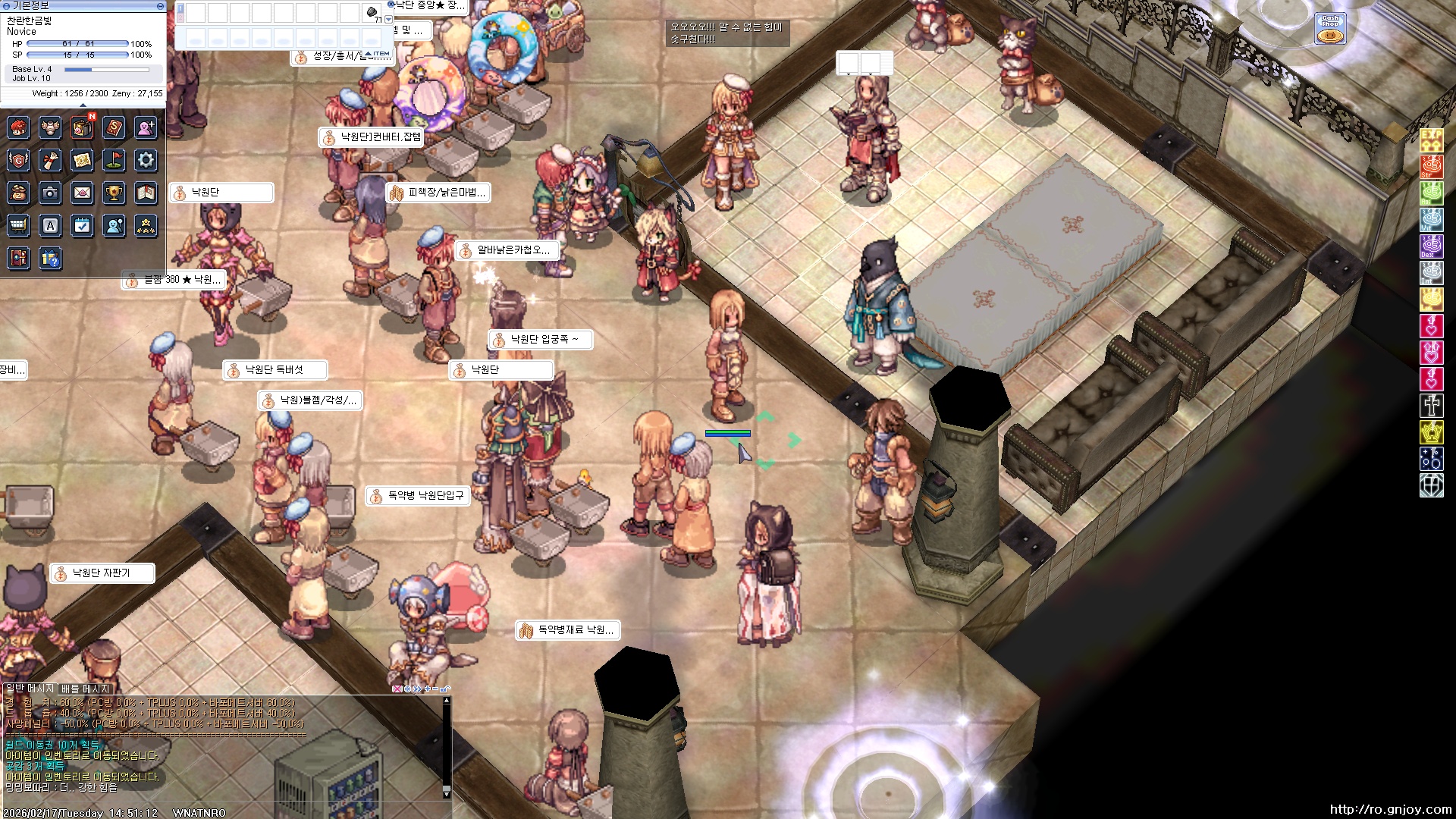Click the add friend pink person icon
This screenshot has width=1456, height=819.
tap(146, 127)
